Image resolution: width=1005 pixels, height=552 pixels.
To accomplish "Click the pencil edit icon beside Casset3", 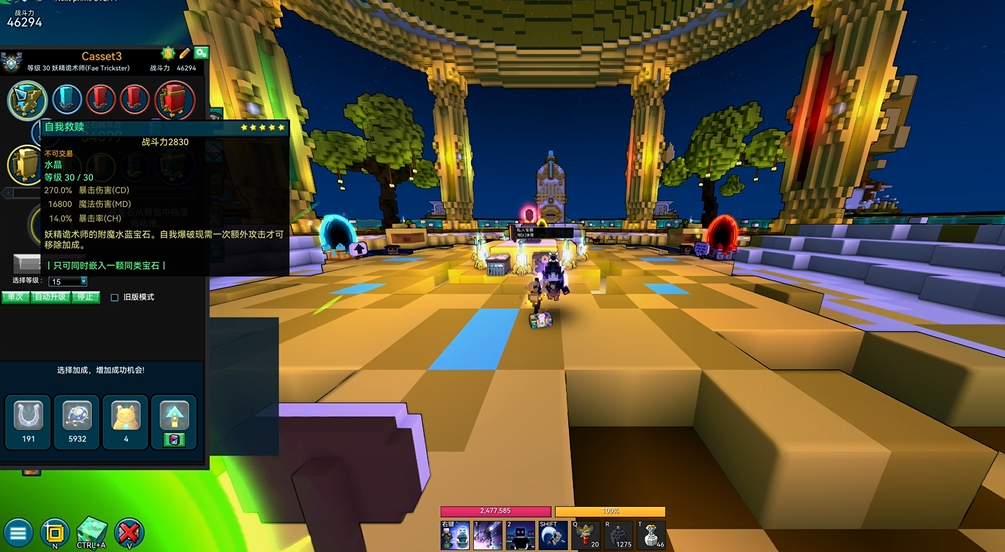I will point(184,53).
